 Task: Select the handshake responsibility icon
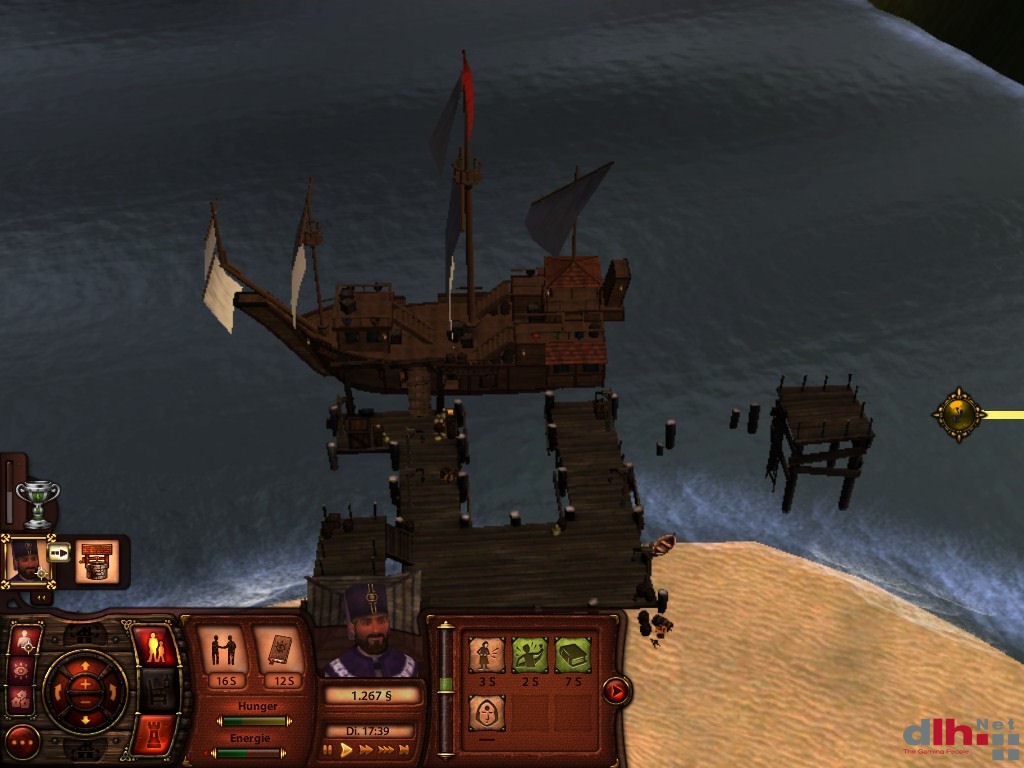(x=223, y=650)
